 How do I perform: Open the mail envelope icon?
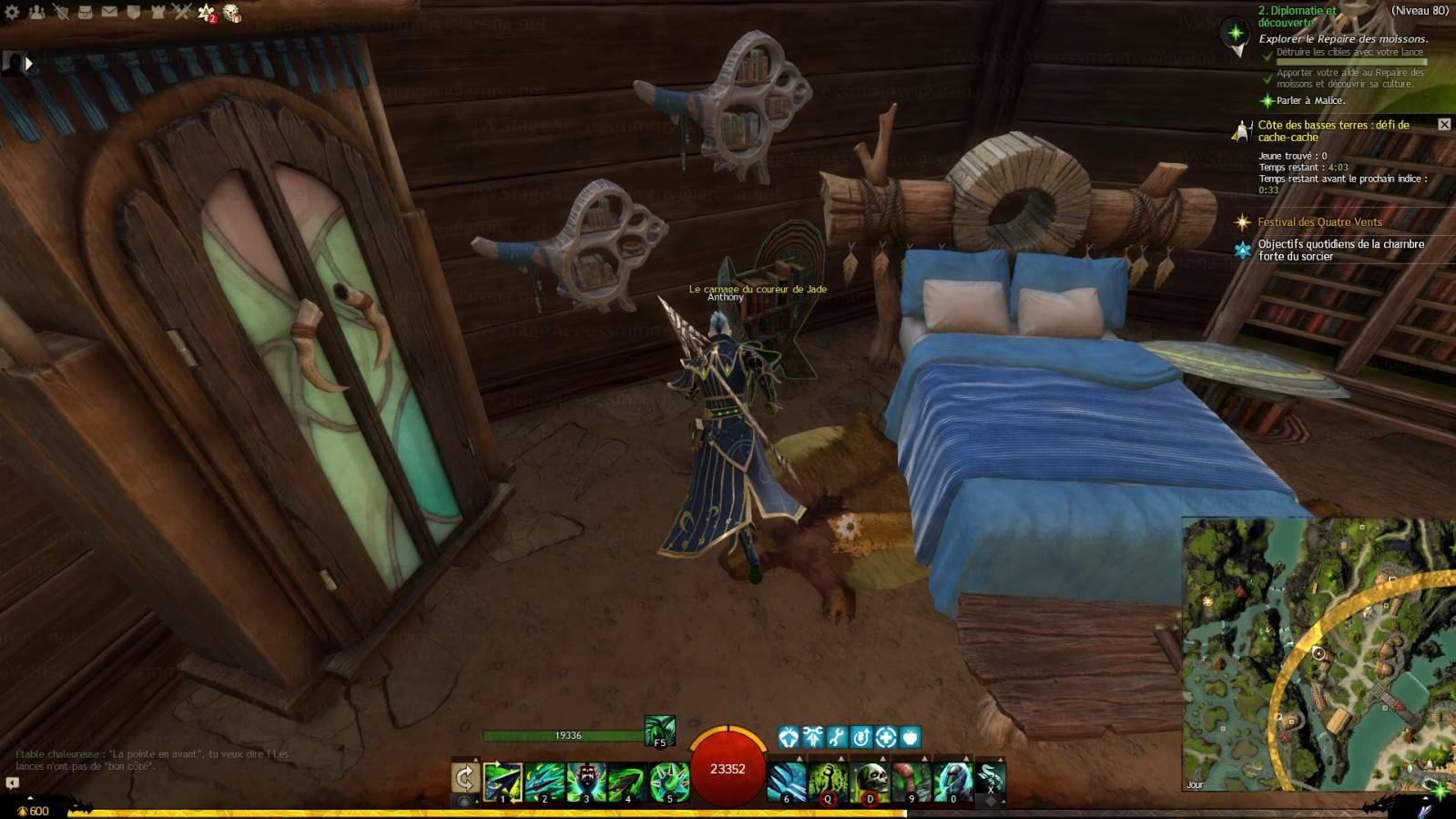(109, 12)
